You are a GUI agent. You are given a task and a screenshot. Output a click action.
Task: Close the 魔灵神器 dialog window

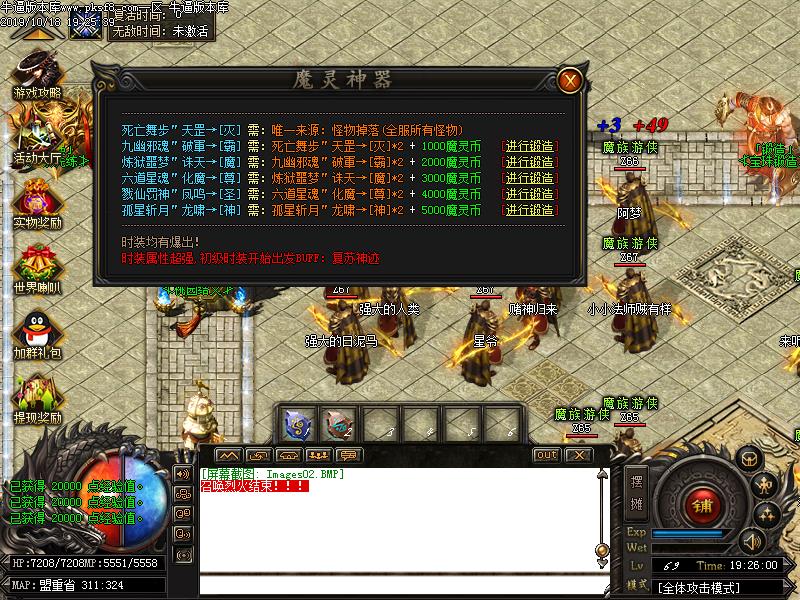569,80
